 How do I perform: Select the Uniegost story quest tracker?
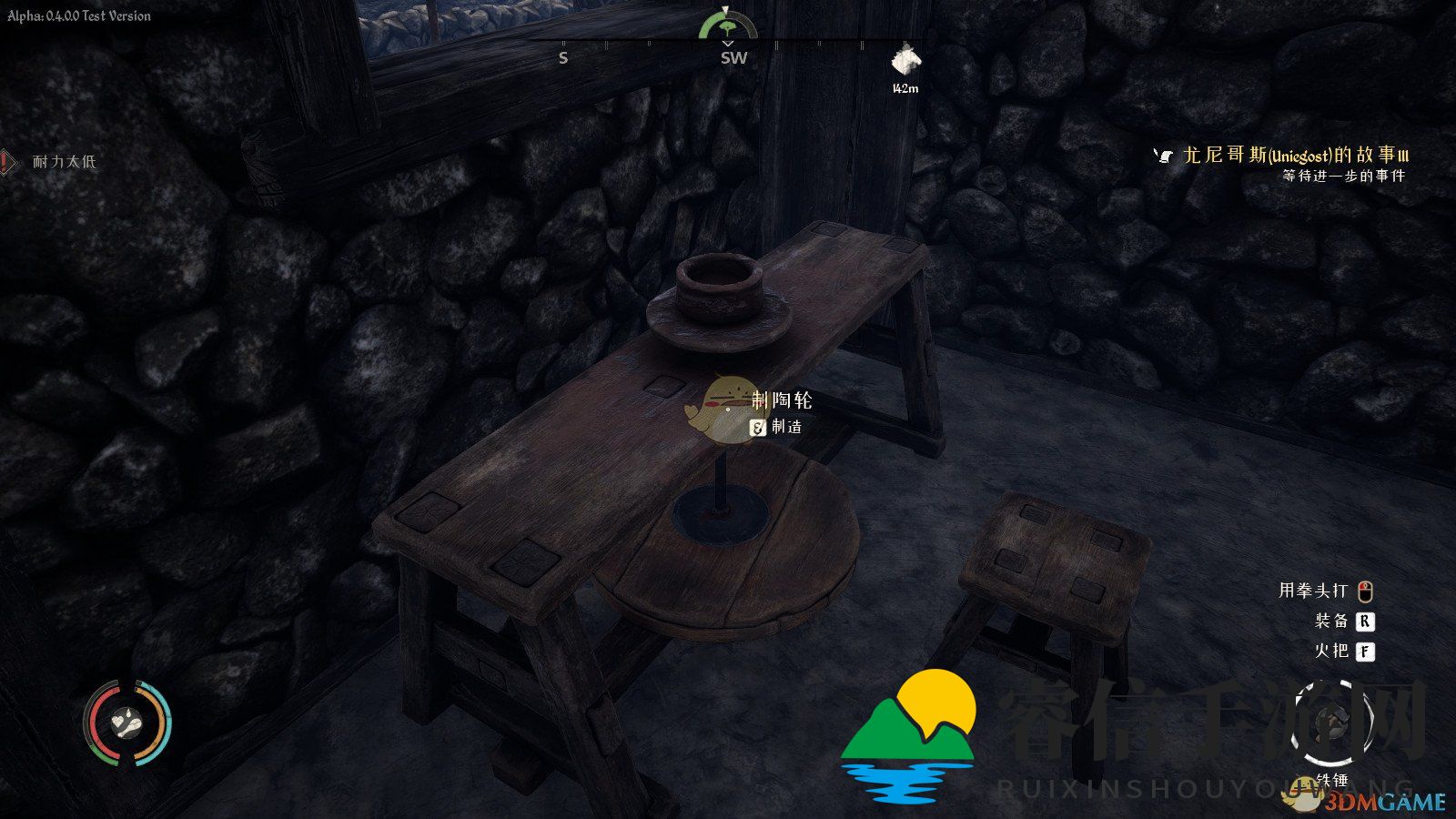click(x=1295, y=156)
